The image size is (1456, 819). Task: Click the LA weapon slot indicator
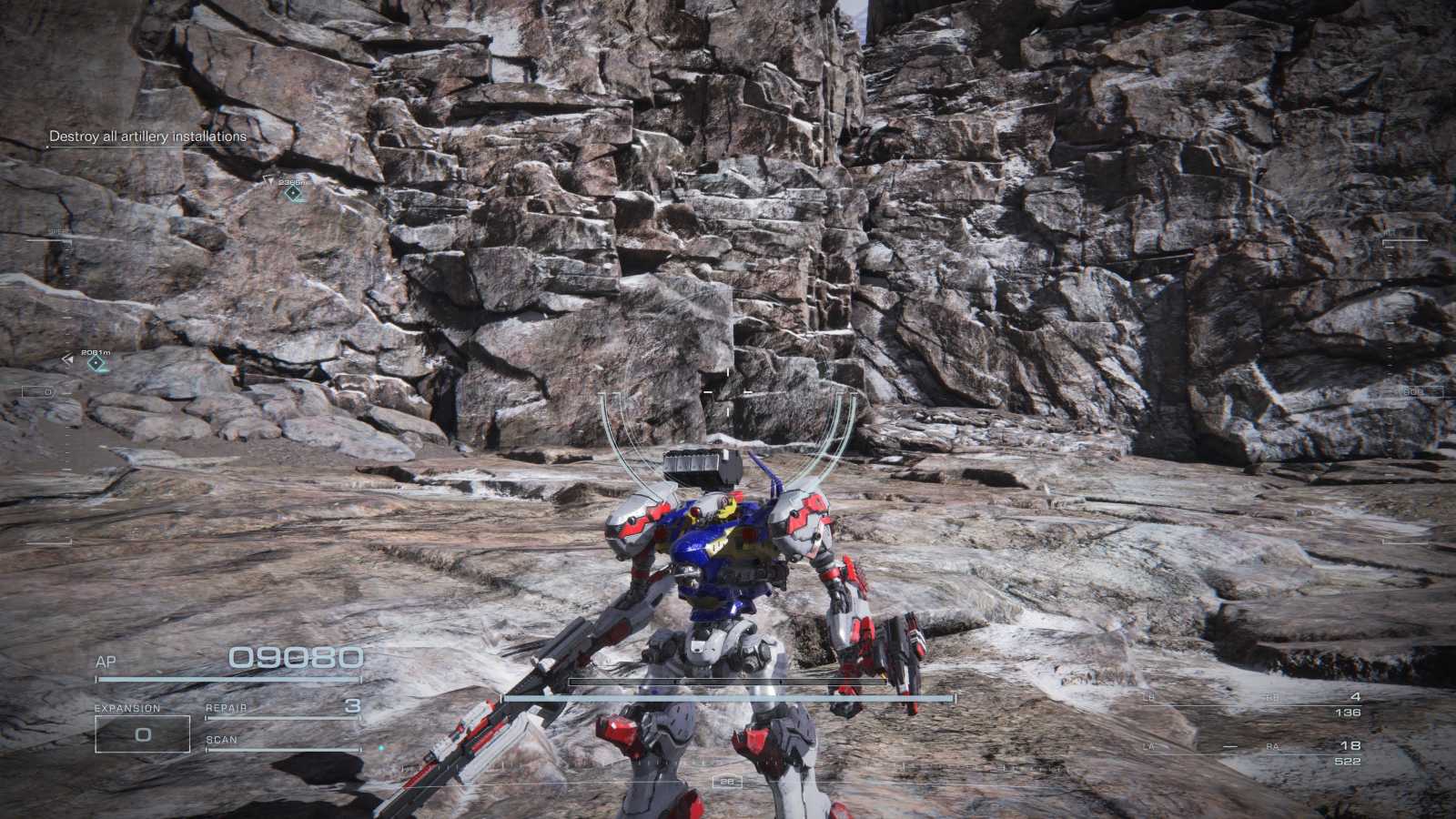(1148, 746)
